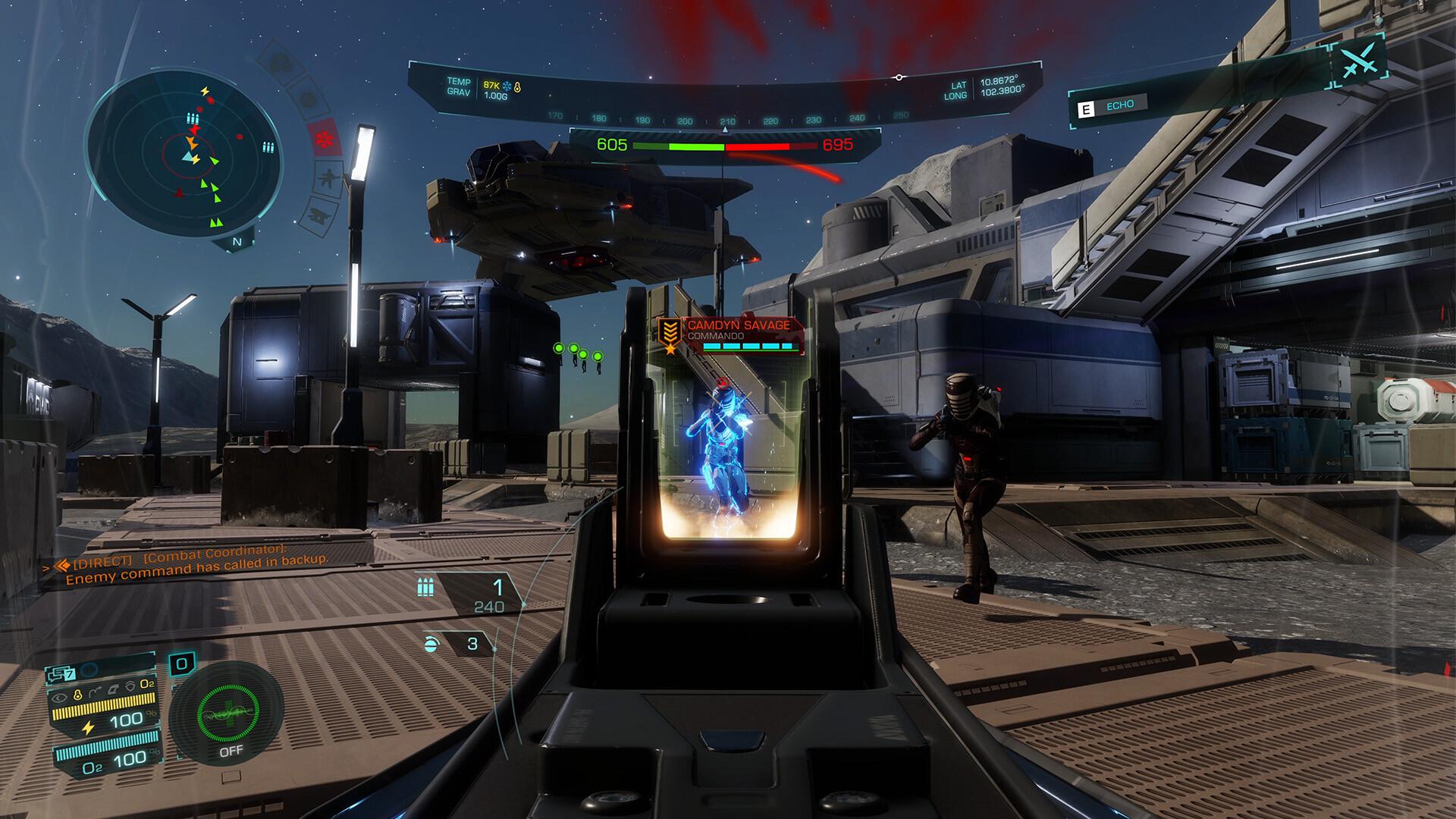Click the squad of green teammate markers
The height and width of the screenshot is (819, 1456).
point(578,352)
